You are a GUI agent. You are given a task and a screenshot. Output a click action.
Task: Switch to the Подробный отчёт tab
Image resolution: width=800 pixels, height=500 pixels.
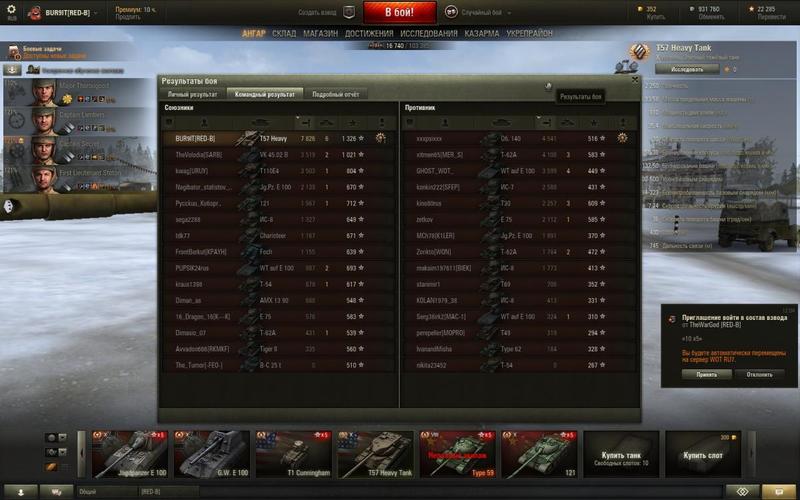coord(334,94)
